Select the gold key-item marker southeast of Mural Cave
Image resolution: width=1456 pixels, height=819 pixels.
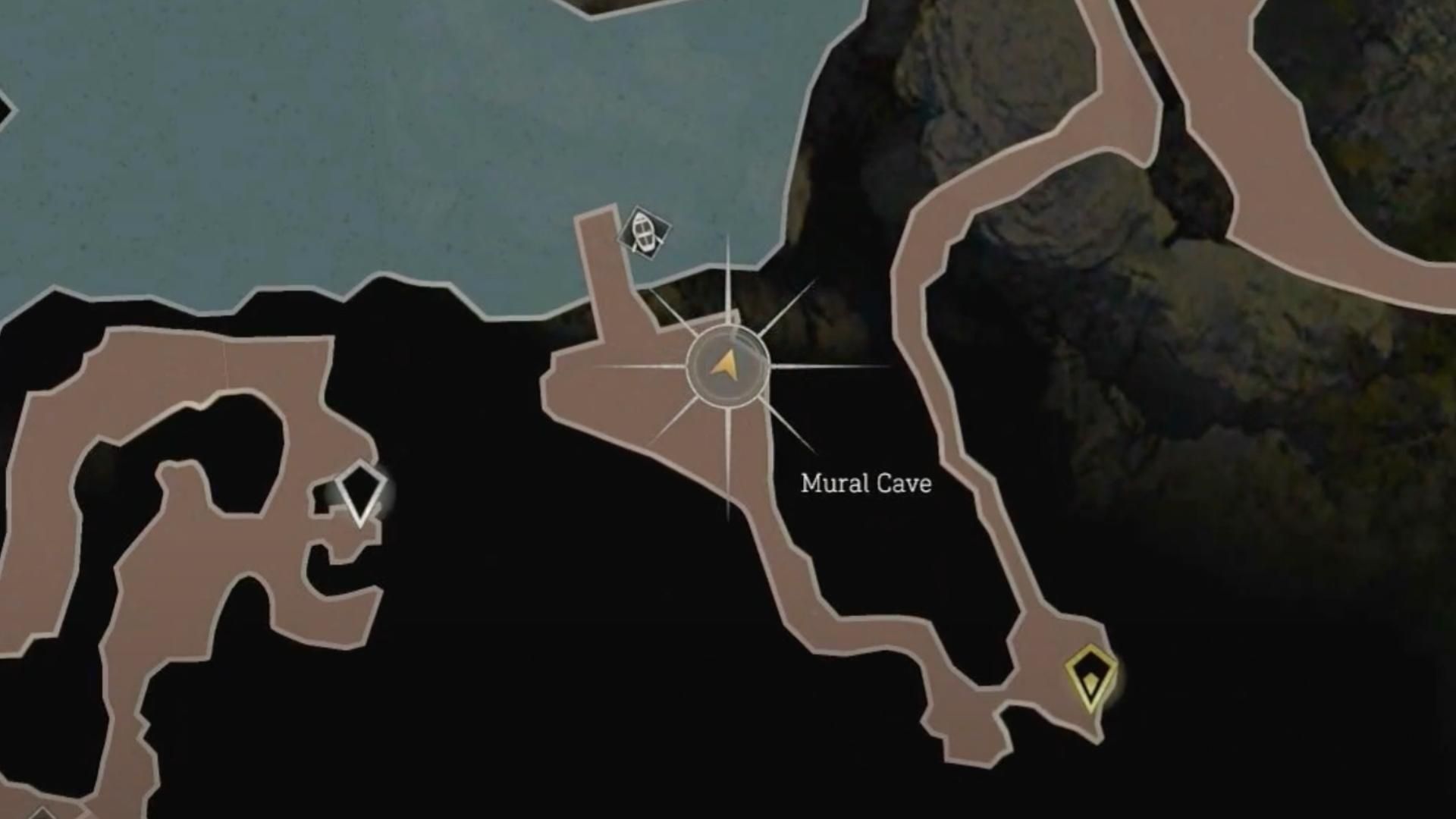(x=1090, y=674)
